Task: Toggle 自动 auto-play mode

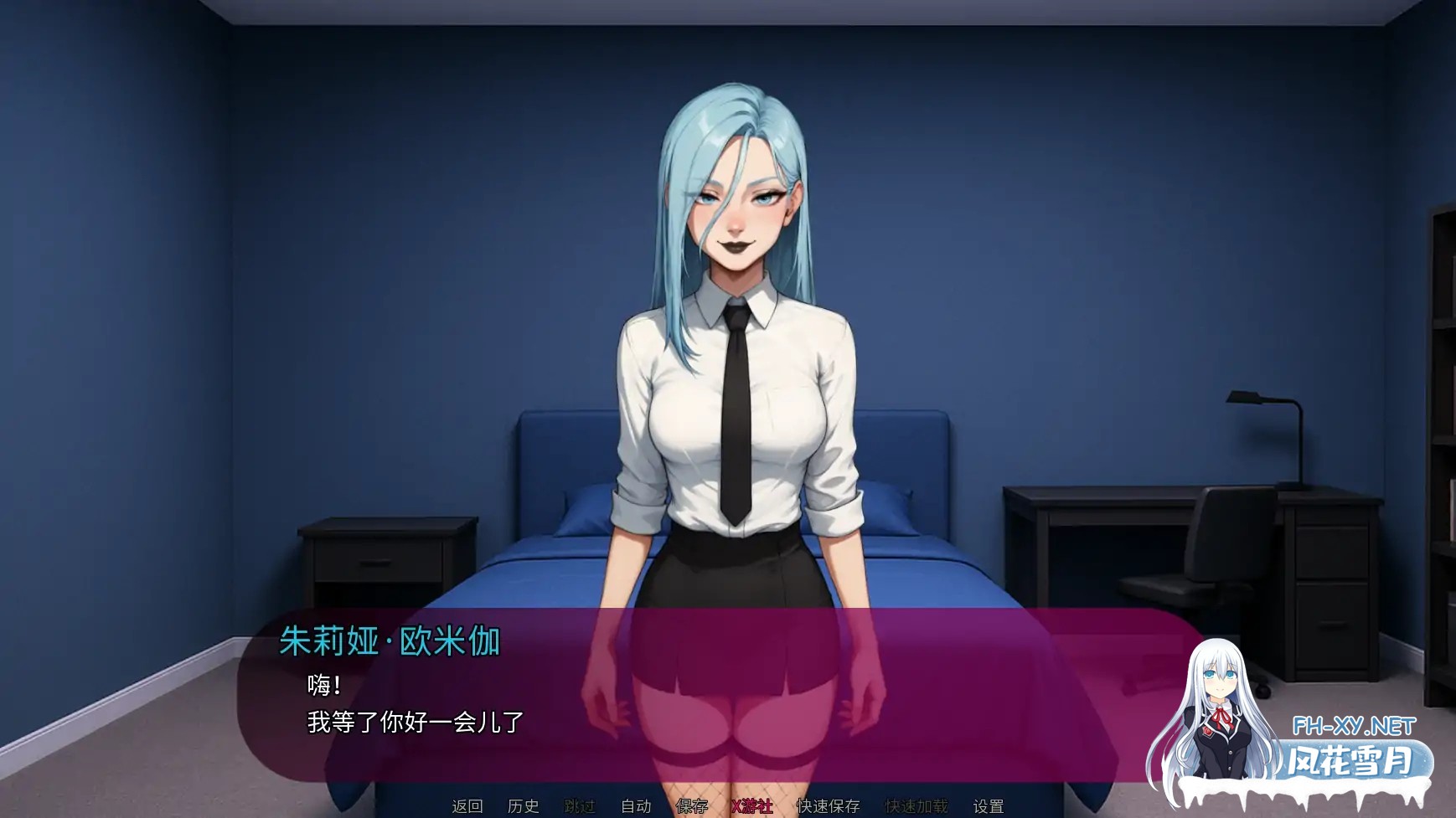Action: 635,806
